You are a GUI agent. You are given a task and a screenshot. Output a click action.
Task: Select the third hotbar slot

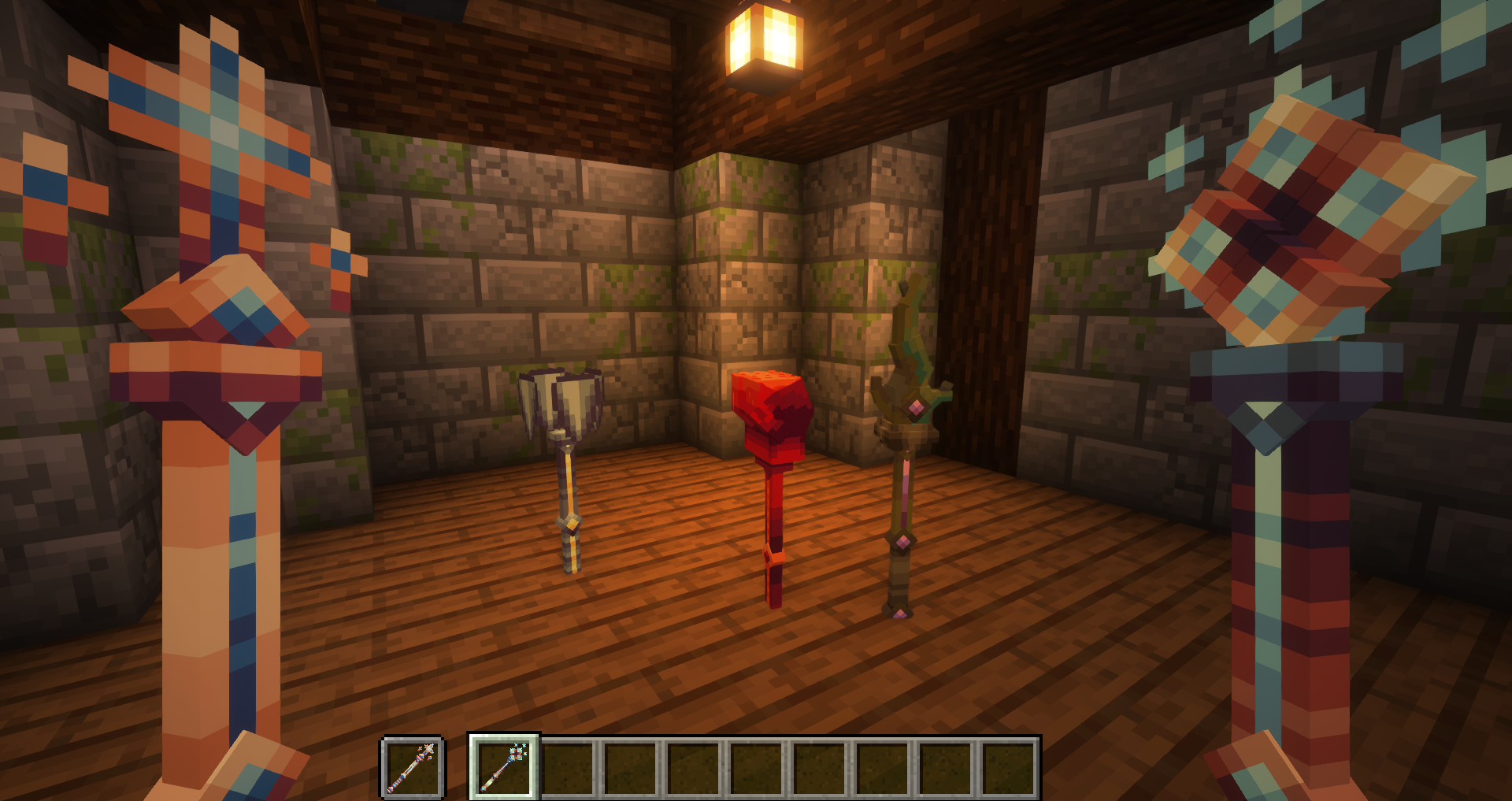(x=565, y=768)
